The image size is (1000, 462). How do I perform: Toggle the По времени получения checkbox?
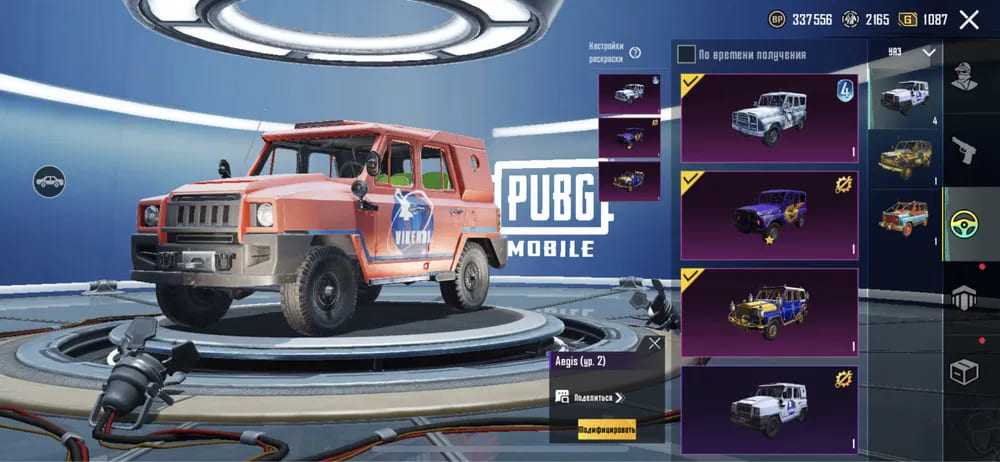686,54
